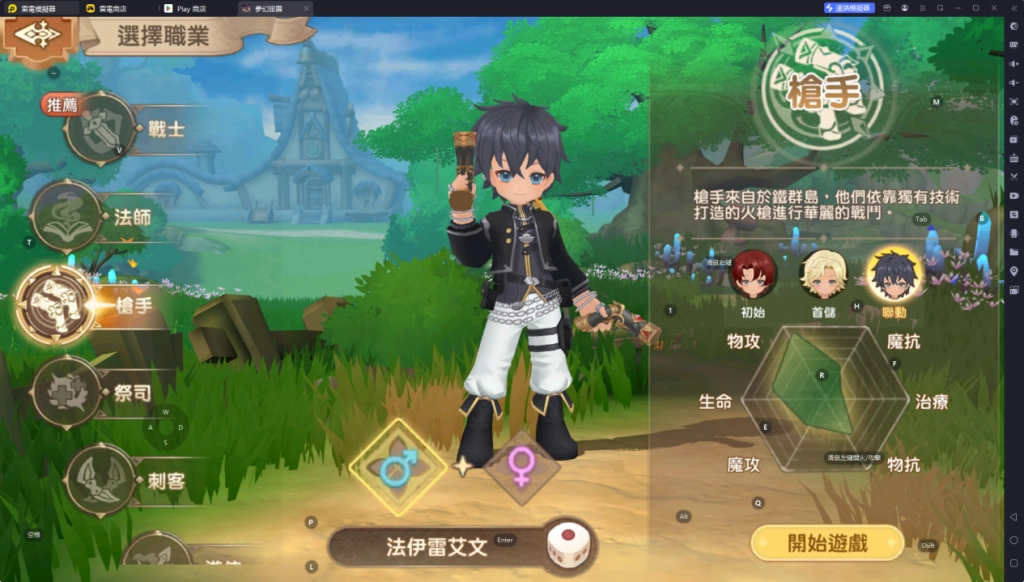Viewport: 1024px width, 582px height.
Task: Choose the 首儲 blonde appearance
Action: (x=823, y=274)
